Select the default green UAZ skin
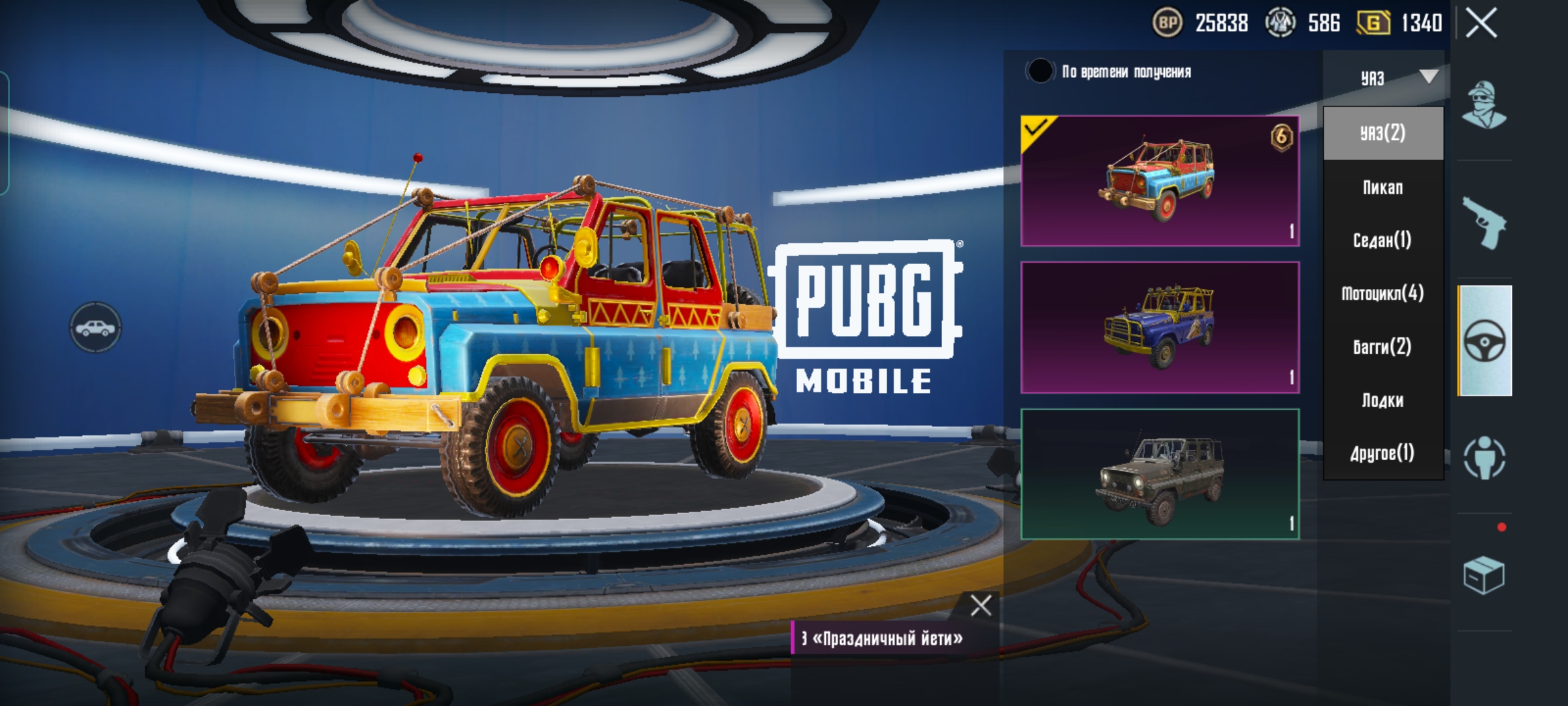The image size is (1568, 706). pyautogui.click(x=1160, y=474)
